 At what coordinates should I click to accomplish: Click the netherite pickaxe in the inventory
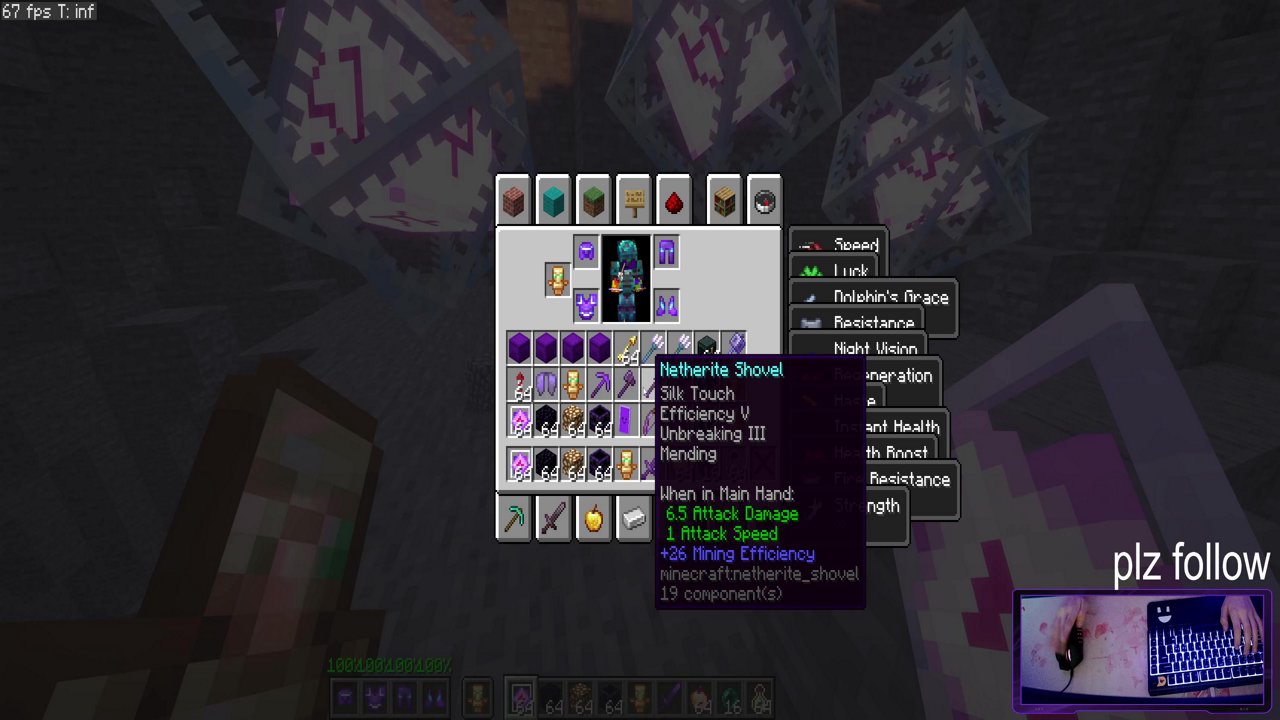click(x=601, y=381)
